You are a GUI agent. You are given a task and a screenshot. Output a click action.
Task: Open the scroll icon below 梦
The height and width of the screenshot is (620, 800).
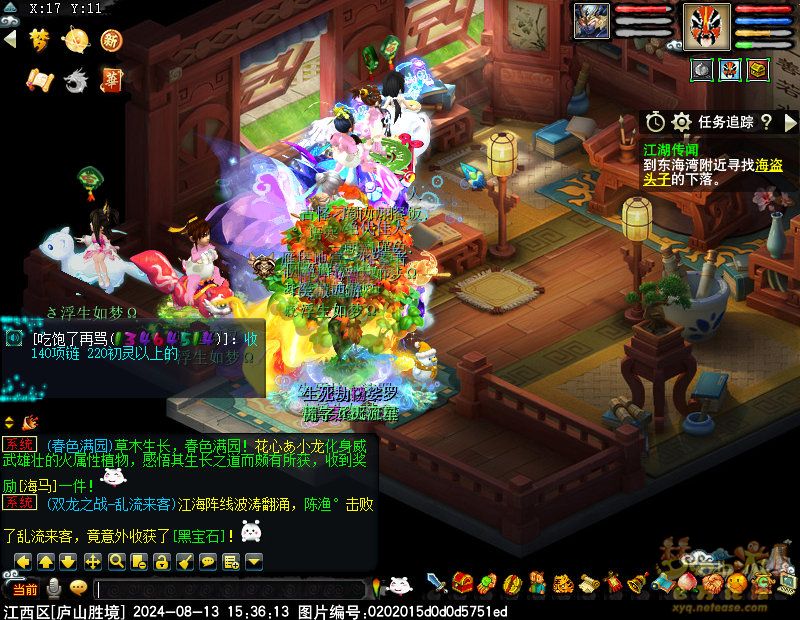tap(39, 79)
